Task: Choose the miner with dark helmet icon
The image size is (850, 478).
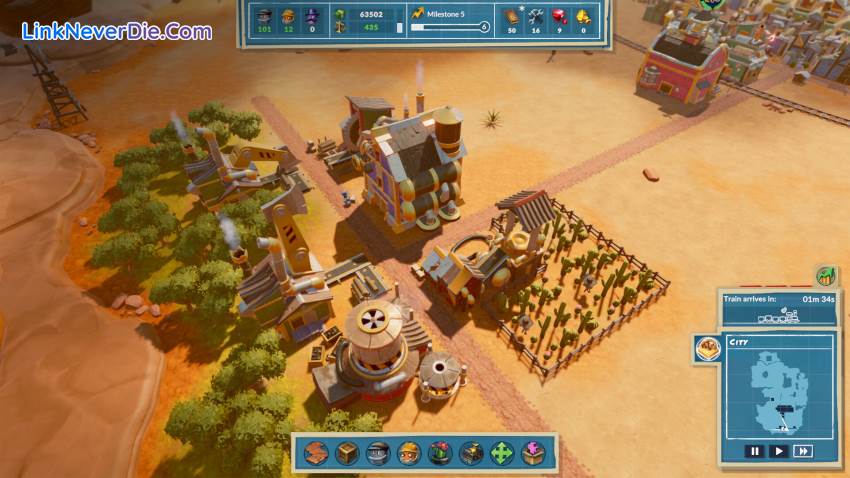Action: (378, 453)
